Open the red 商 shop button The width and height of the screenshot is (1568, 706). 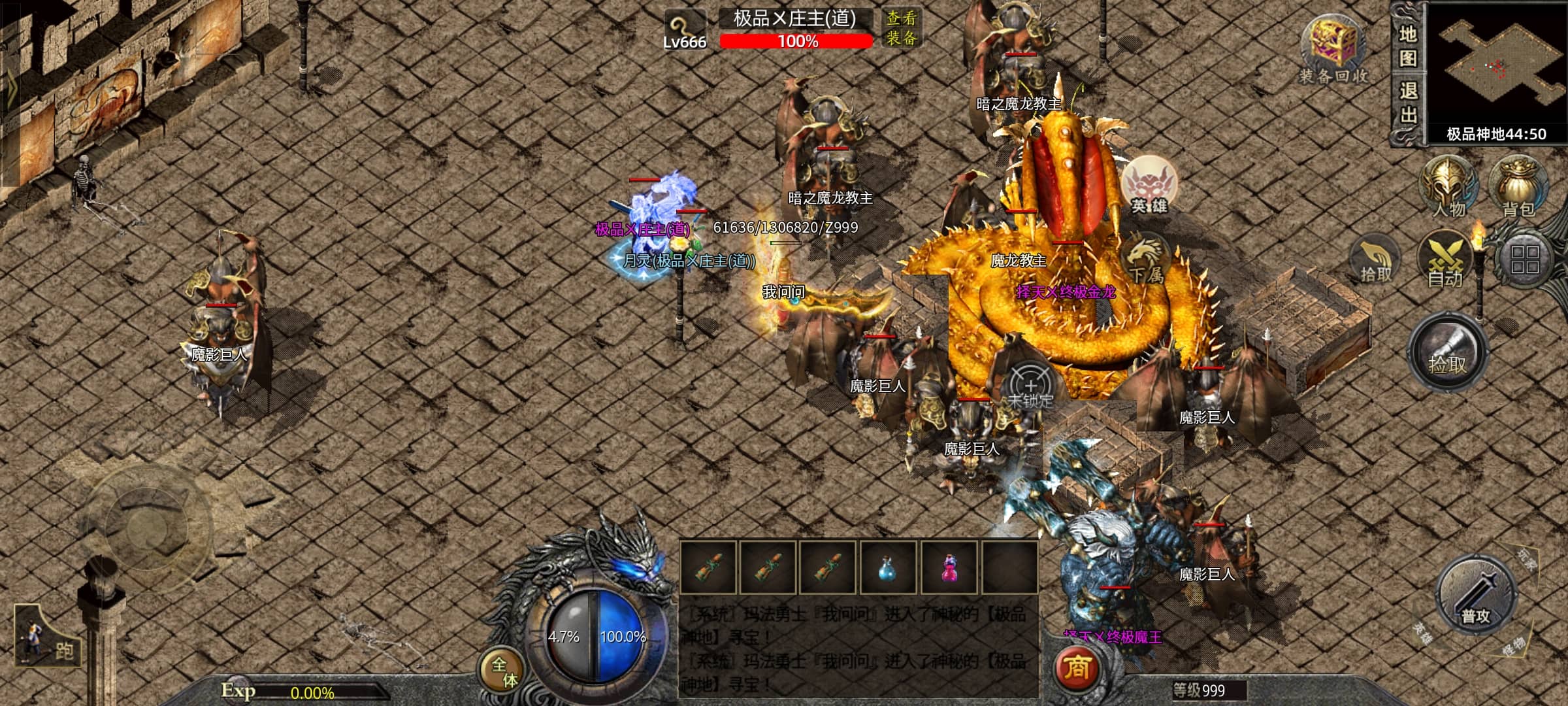tap(1077, 668)
